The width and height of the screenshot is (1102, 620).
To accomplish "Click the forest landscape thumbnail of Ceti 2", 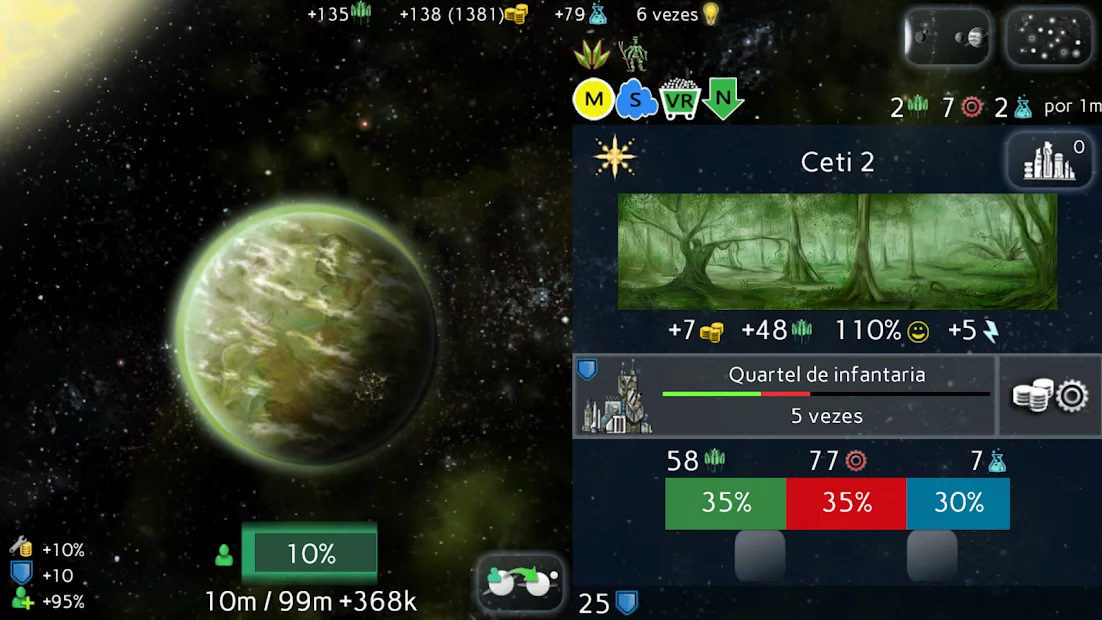I will pos(837,252).
